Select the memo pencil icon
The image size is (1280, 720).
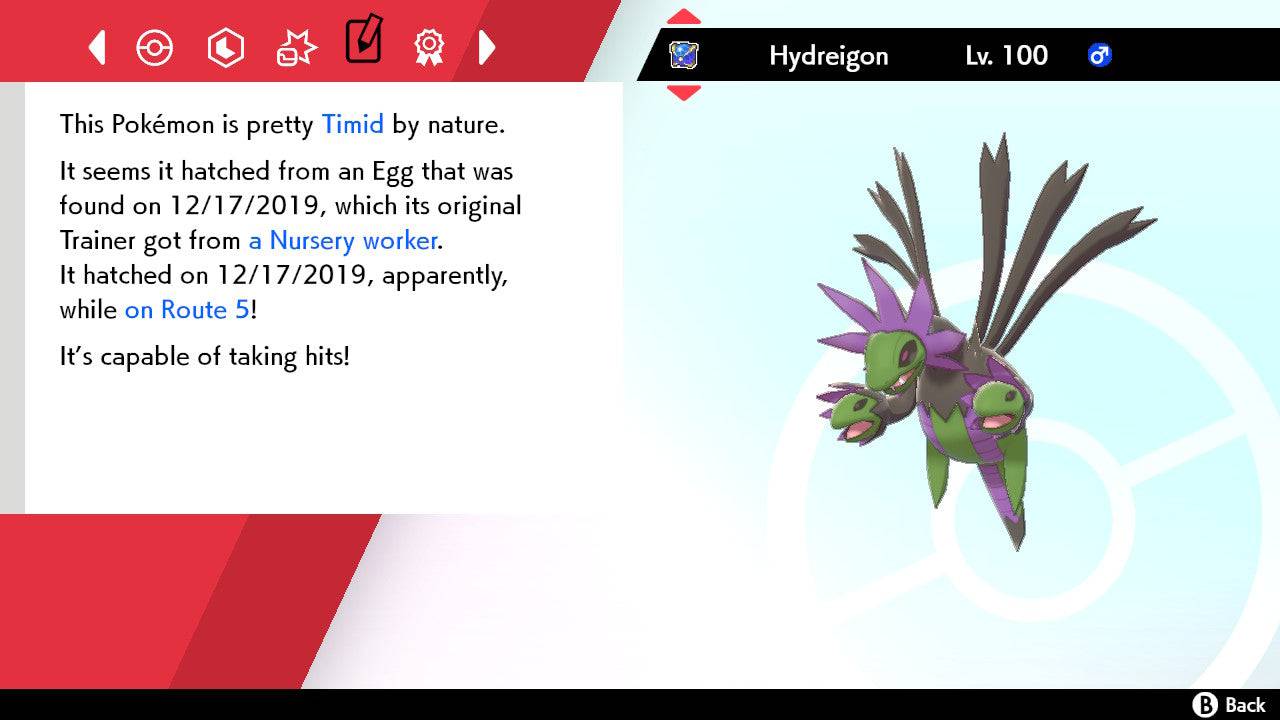pos(364,42)
